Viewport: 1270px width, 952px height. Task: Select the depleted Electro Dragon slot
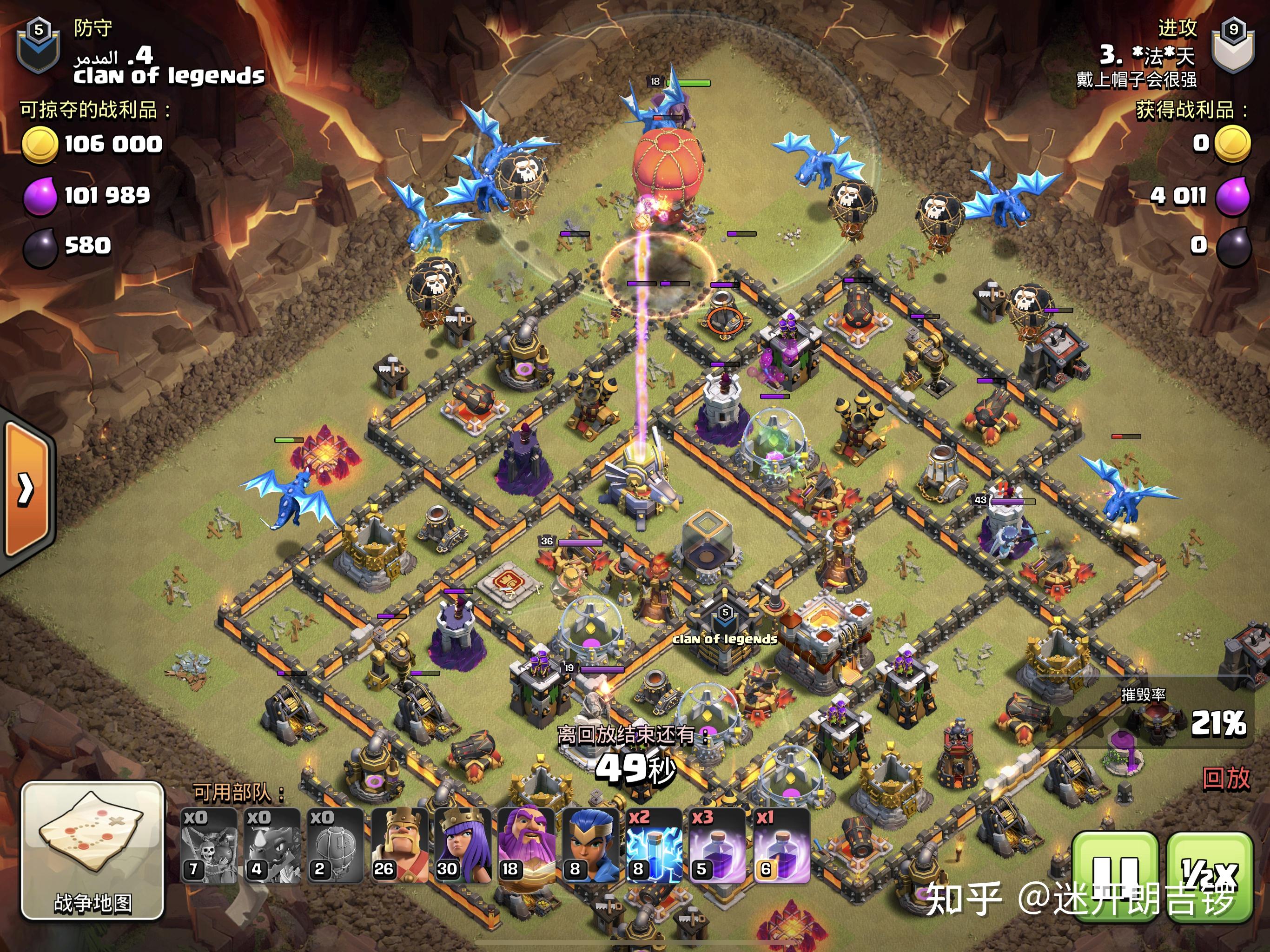[272, 845]
